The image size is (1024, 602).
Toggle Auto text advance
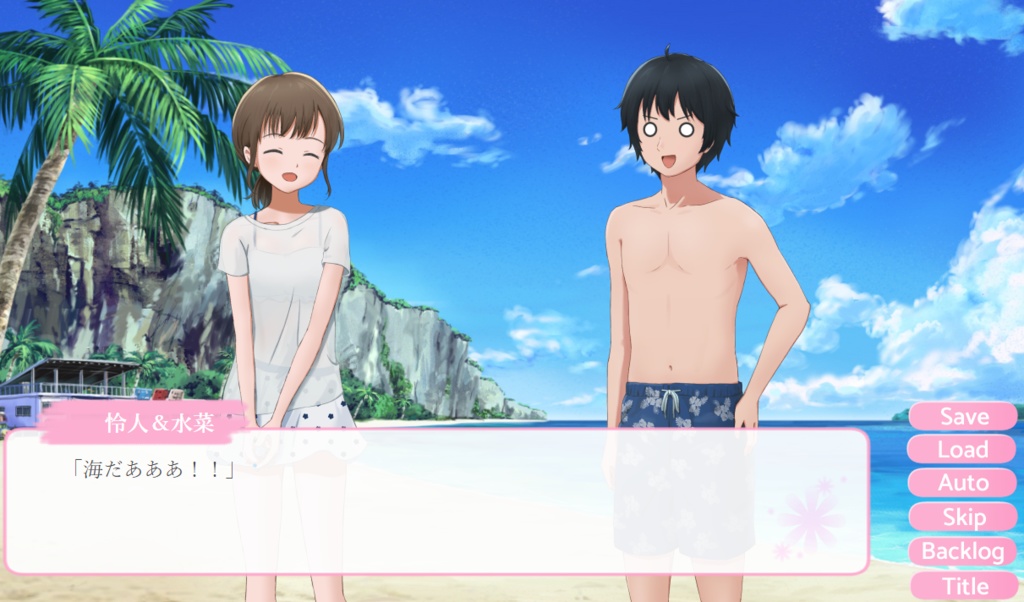click(x=963, y=483)
